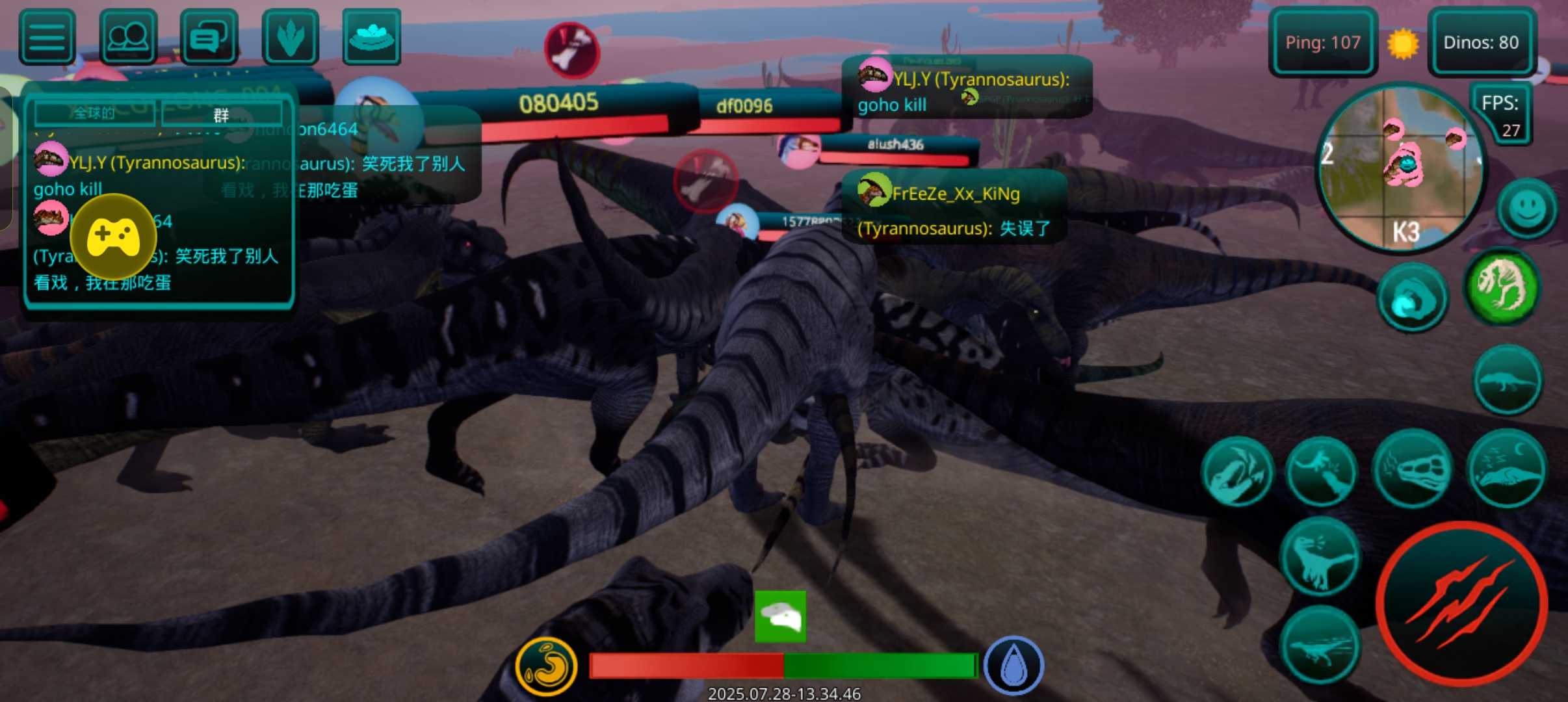Open the hamburger main menu
The height and width of the screenshot is (702, 1568).
click(x=47, y=37)
